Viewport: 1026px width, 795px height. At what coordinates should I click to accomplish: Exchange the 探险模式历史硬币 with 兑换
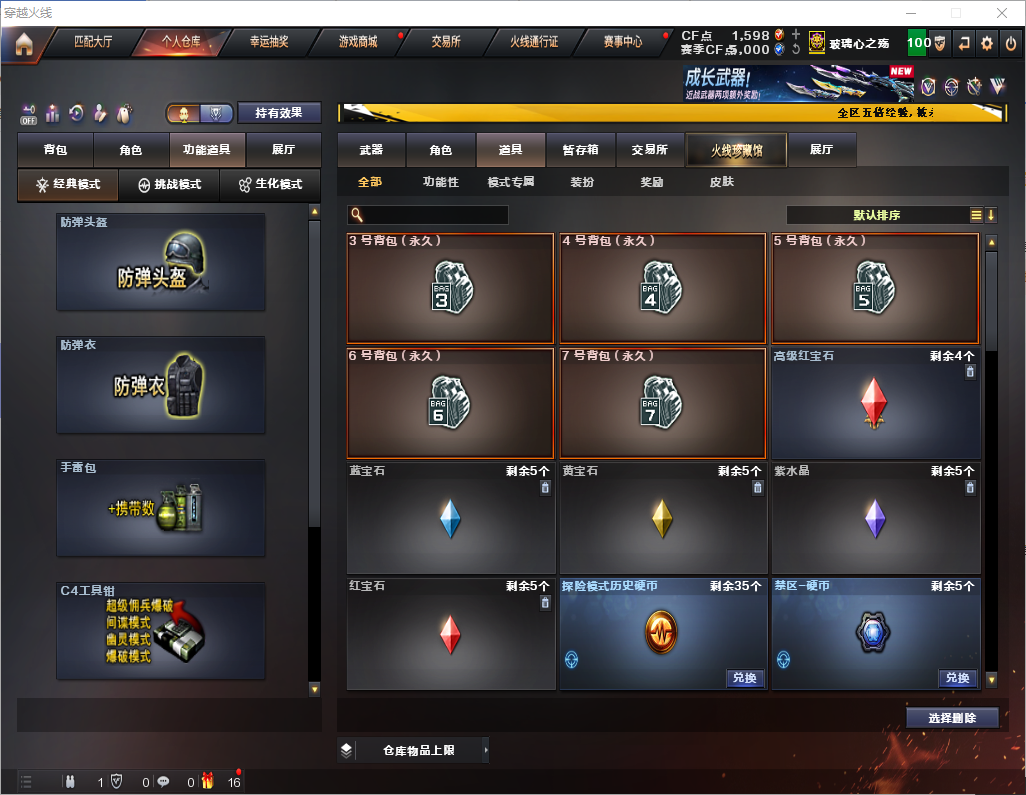pos(744,678)
